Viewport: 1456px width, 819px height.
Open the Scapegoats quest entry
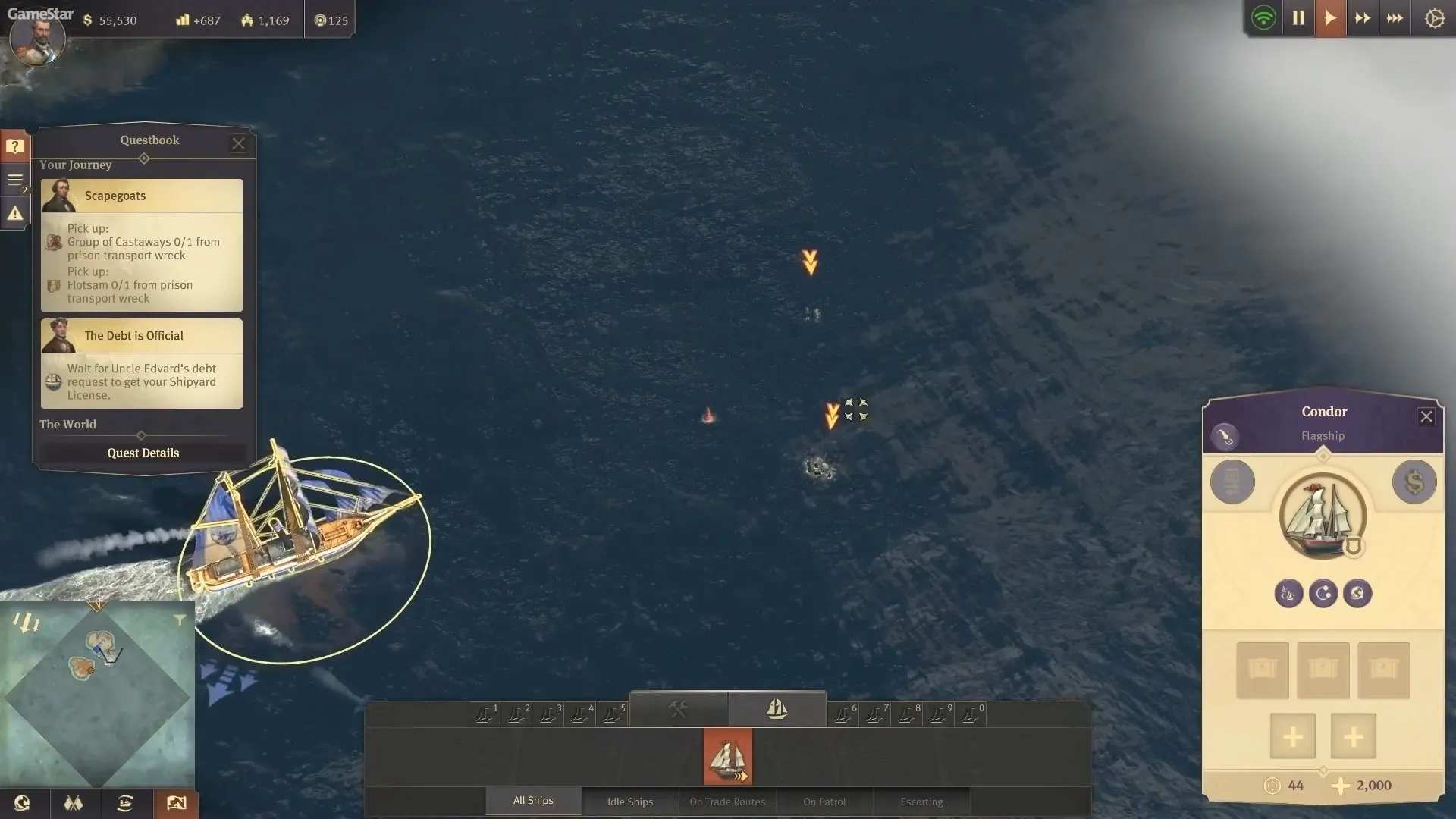click(x=142, y=196)
